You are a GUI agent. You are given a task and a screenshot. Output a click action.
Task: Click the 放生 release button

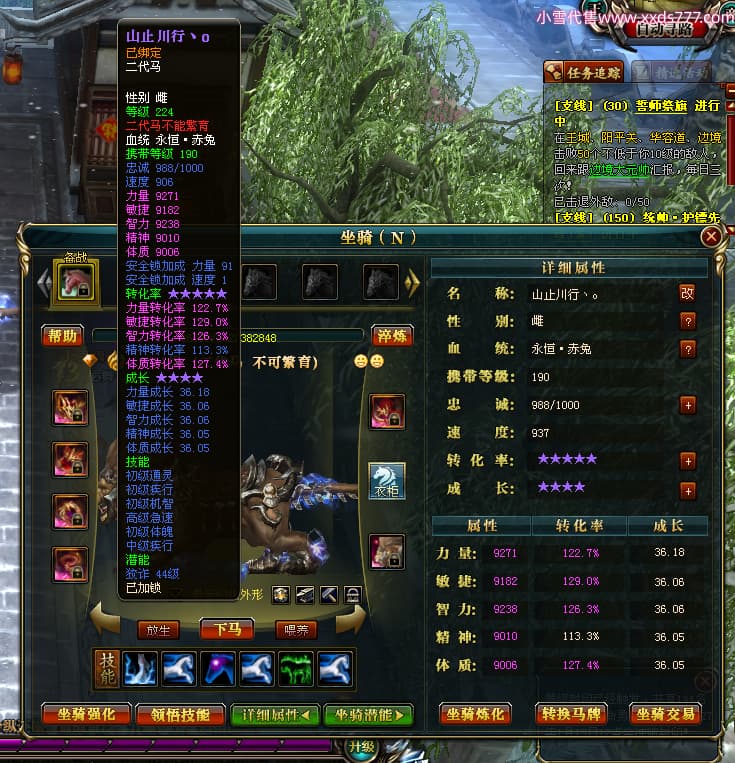158,629
